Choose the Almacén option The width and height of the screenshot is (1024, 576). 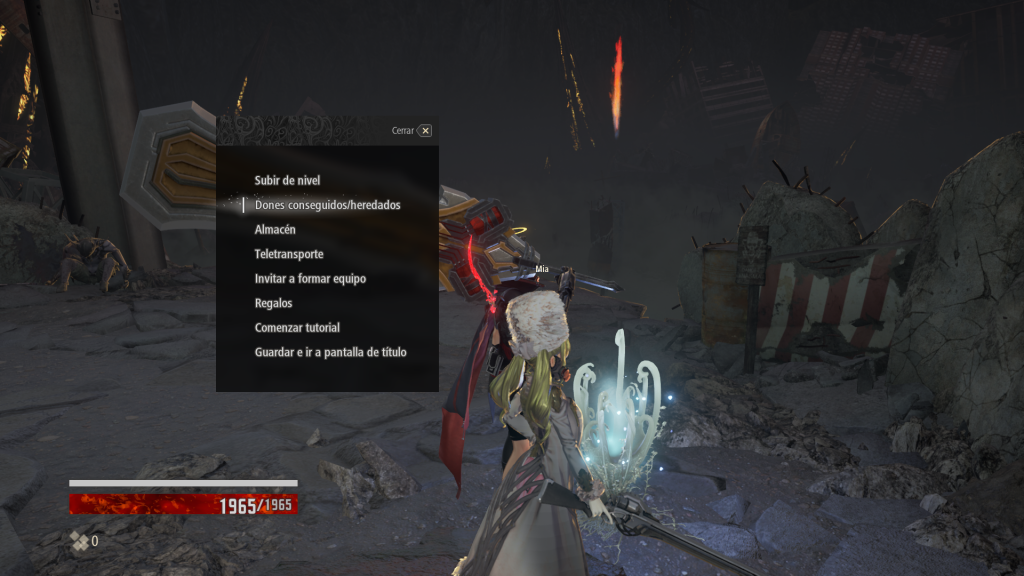coord(275,229)
